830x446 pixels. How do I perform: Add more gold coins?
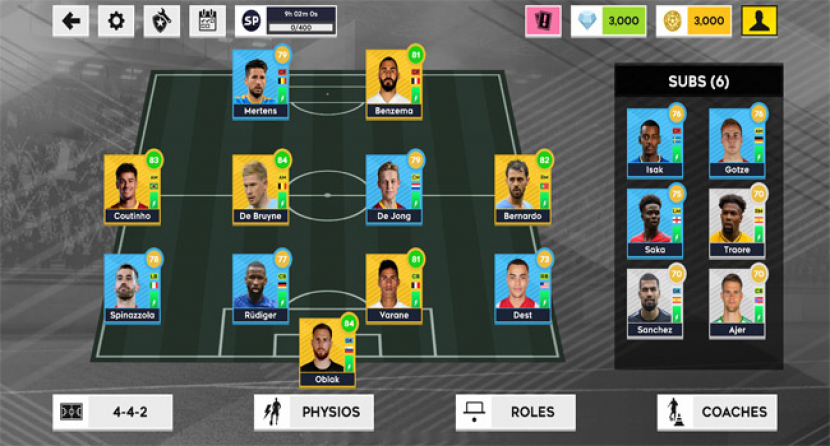(x=693, y=20)
